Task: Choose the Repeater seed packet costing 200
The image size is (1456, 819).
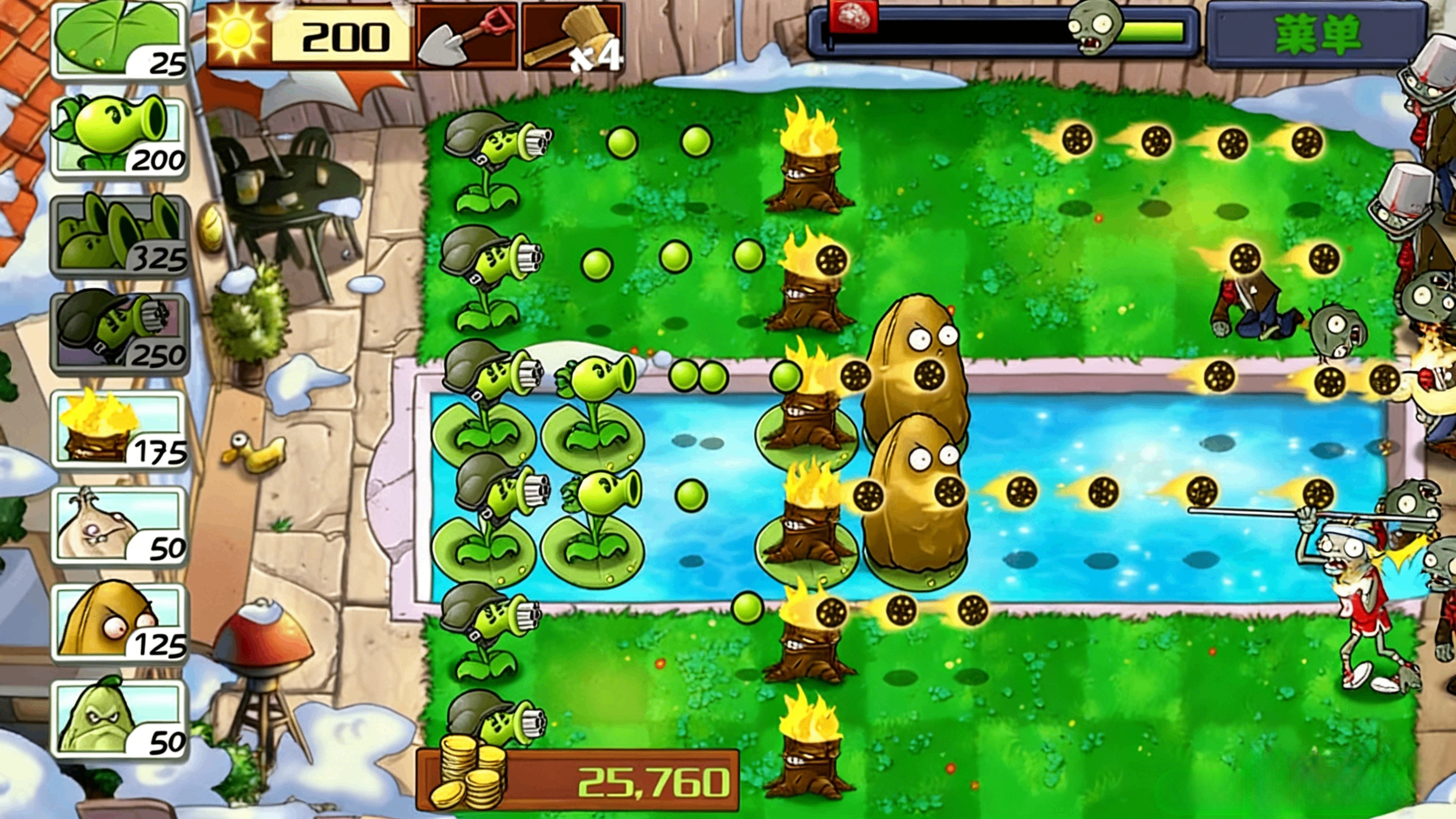Action: coord(119,137)
